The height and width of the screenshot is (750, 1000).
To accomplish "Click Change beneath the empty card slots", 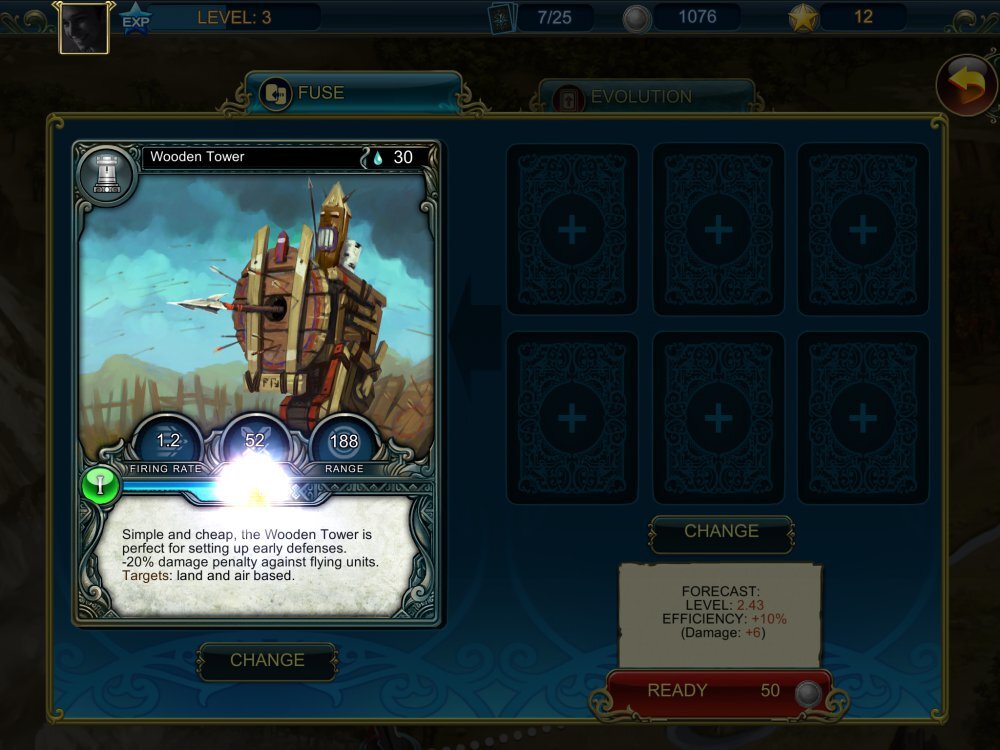I will click(x=721, y=533).
